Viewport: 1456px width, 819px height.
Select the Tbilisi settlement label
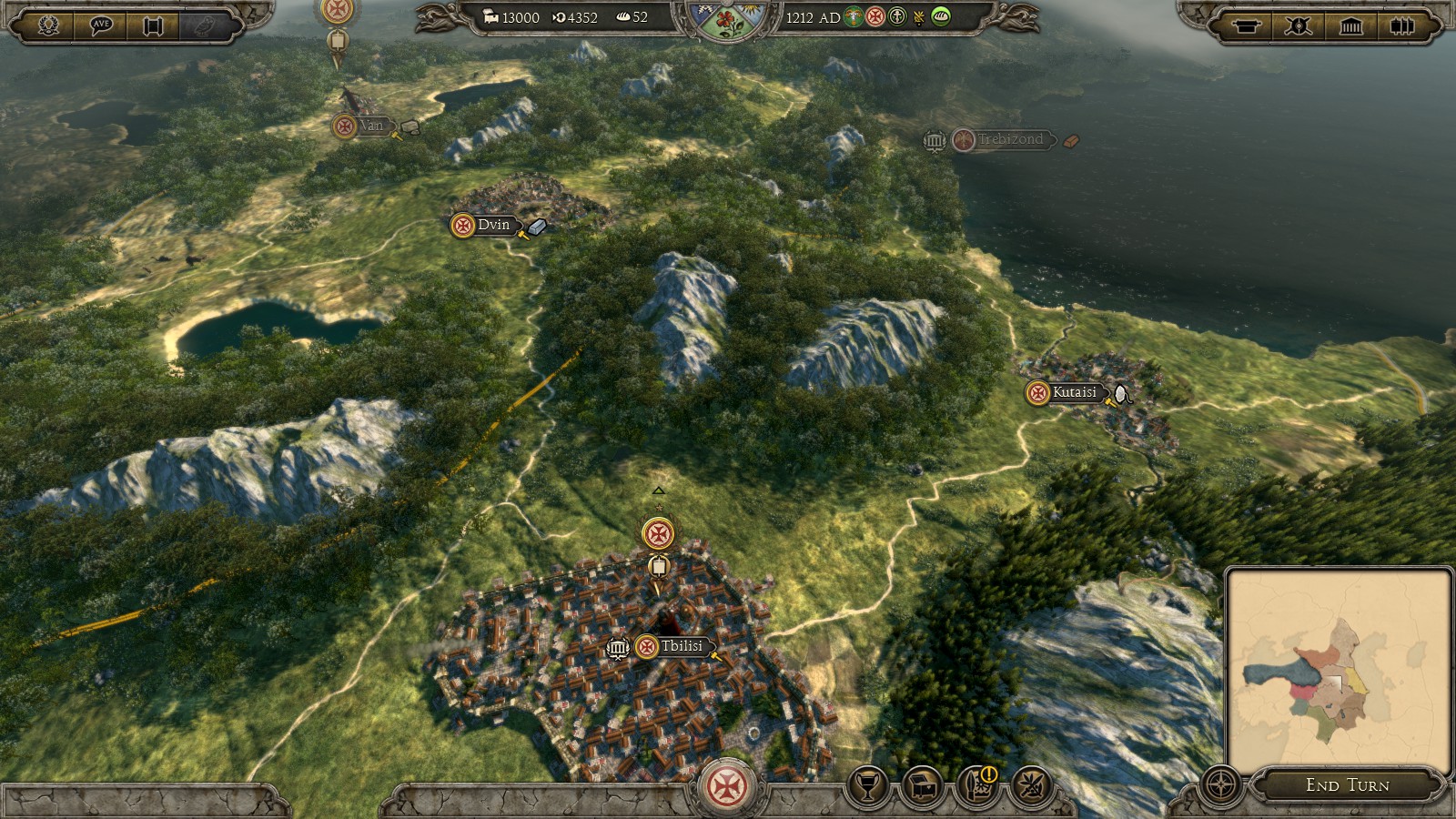(681, 646)
